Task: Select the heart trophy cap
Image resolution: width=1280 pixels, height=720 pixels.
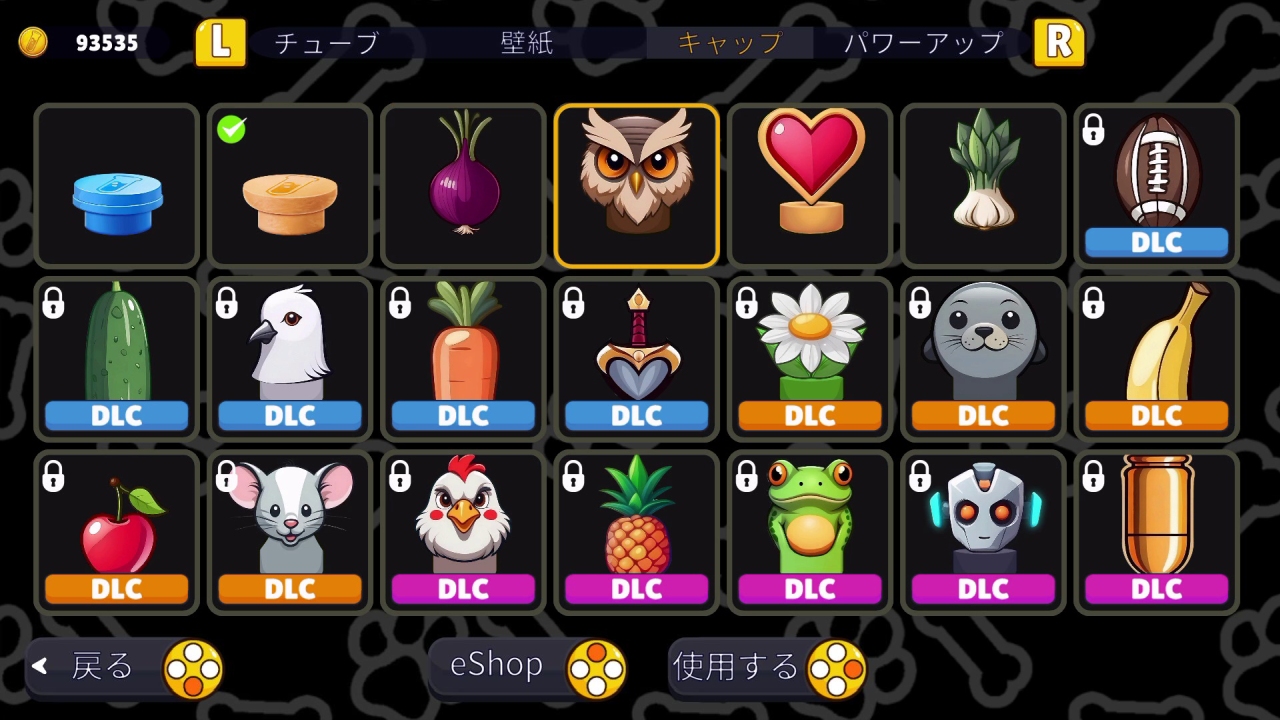Action: click(809, 182)
